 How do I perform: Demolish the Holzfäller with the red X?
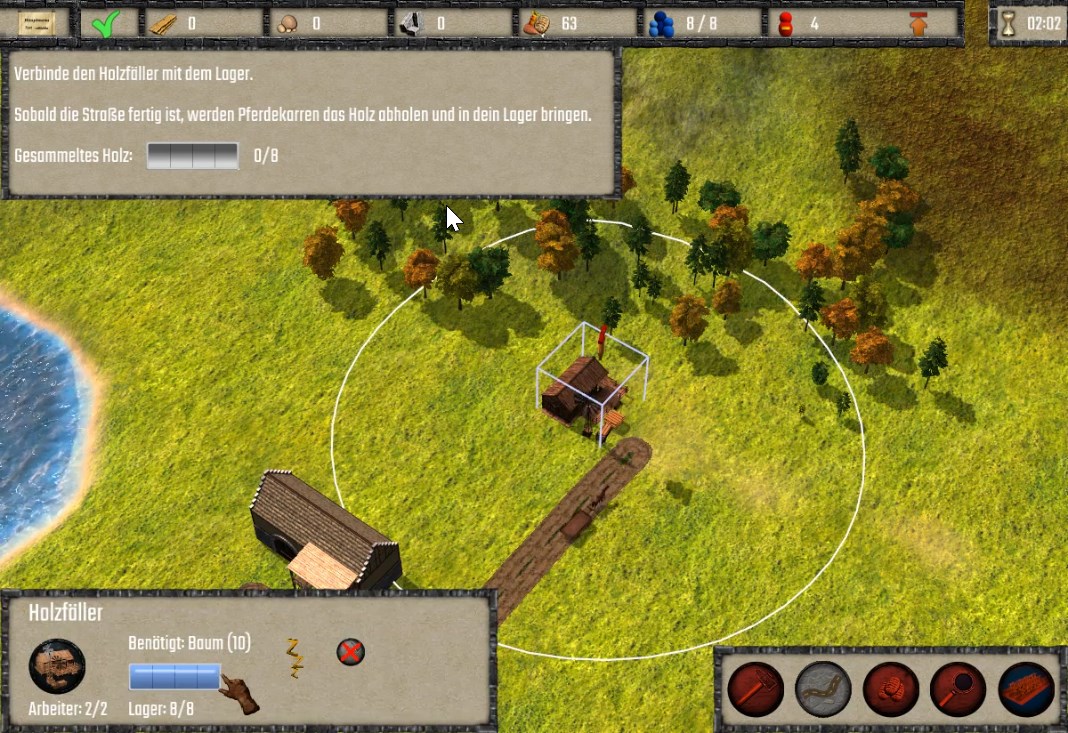tap(350, 653)
